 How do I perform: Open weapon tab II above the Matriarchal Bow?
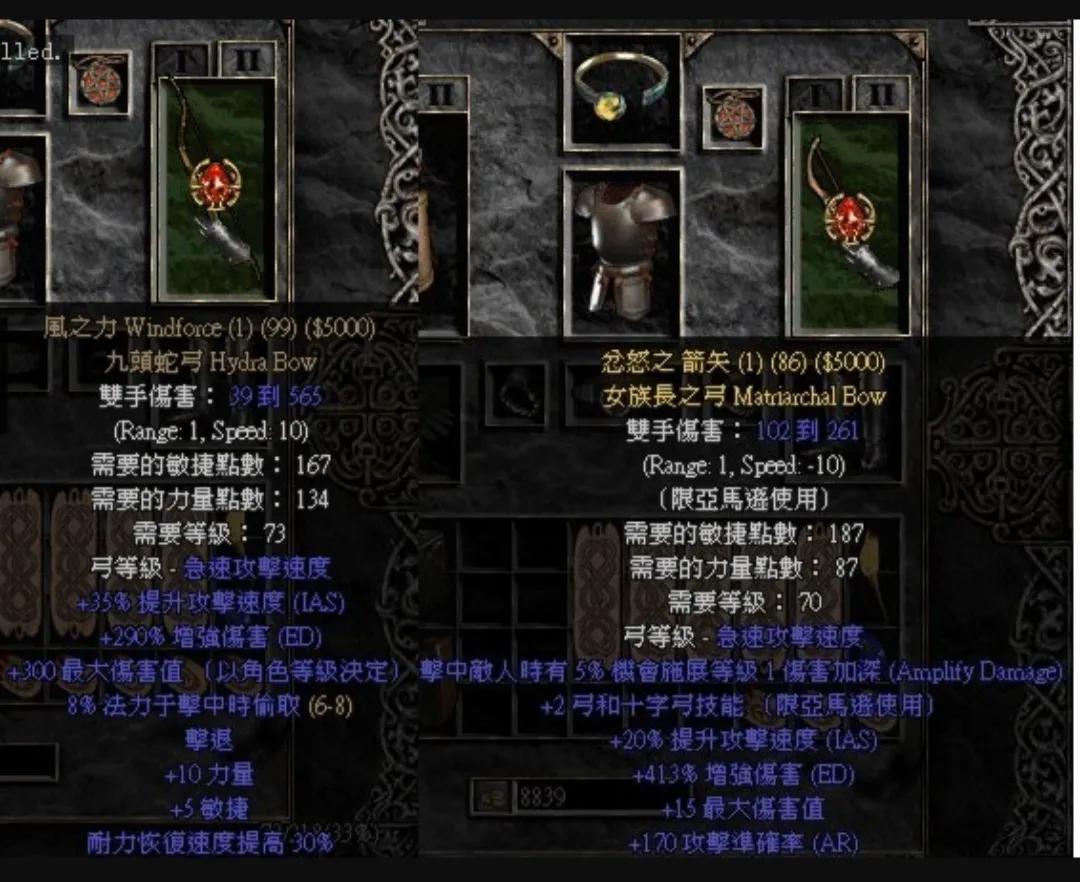pyautogui.click(x=880, y=95)
